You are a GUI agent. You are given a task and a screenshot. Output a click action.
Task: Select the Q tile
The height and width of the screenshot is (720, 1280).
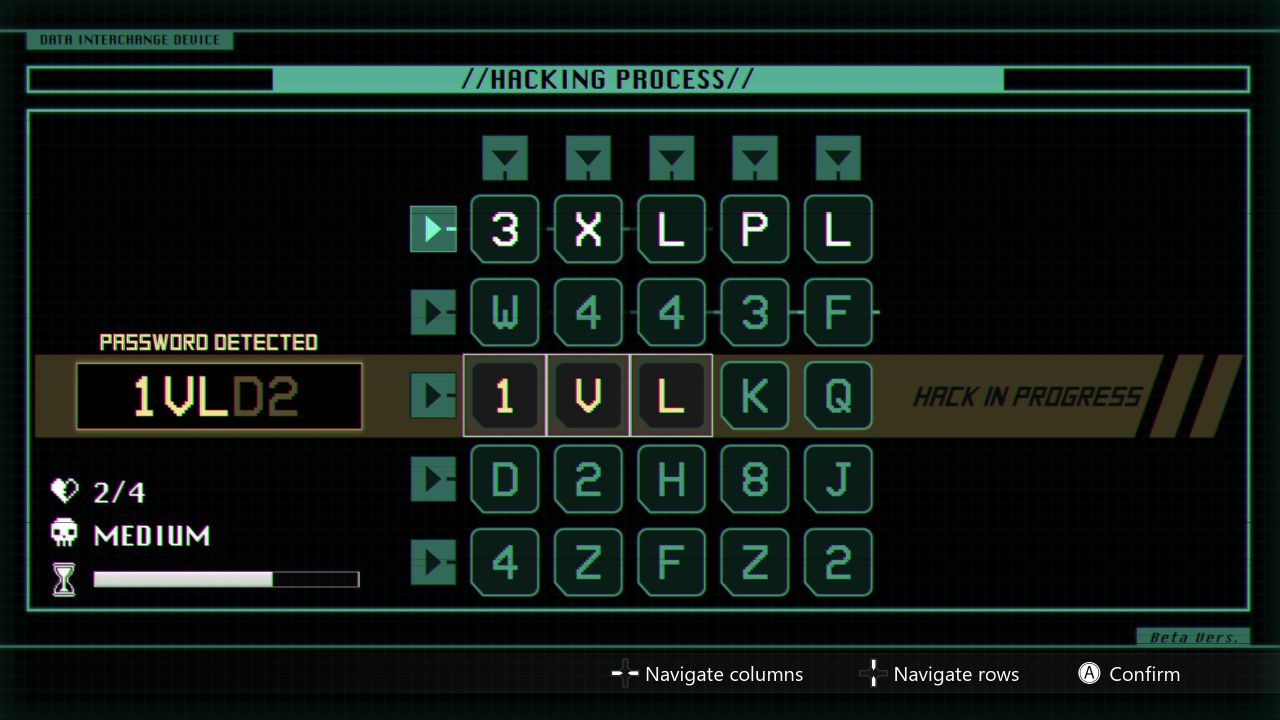point(838,396)
